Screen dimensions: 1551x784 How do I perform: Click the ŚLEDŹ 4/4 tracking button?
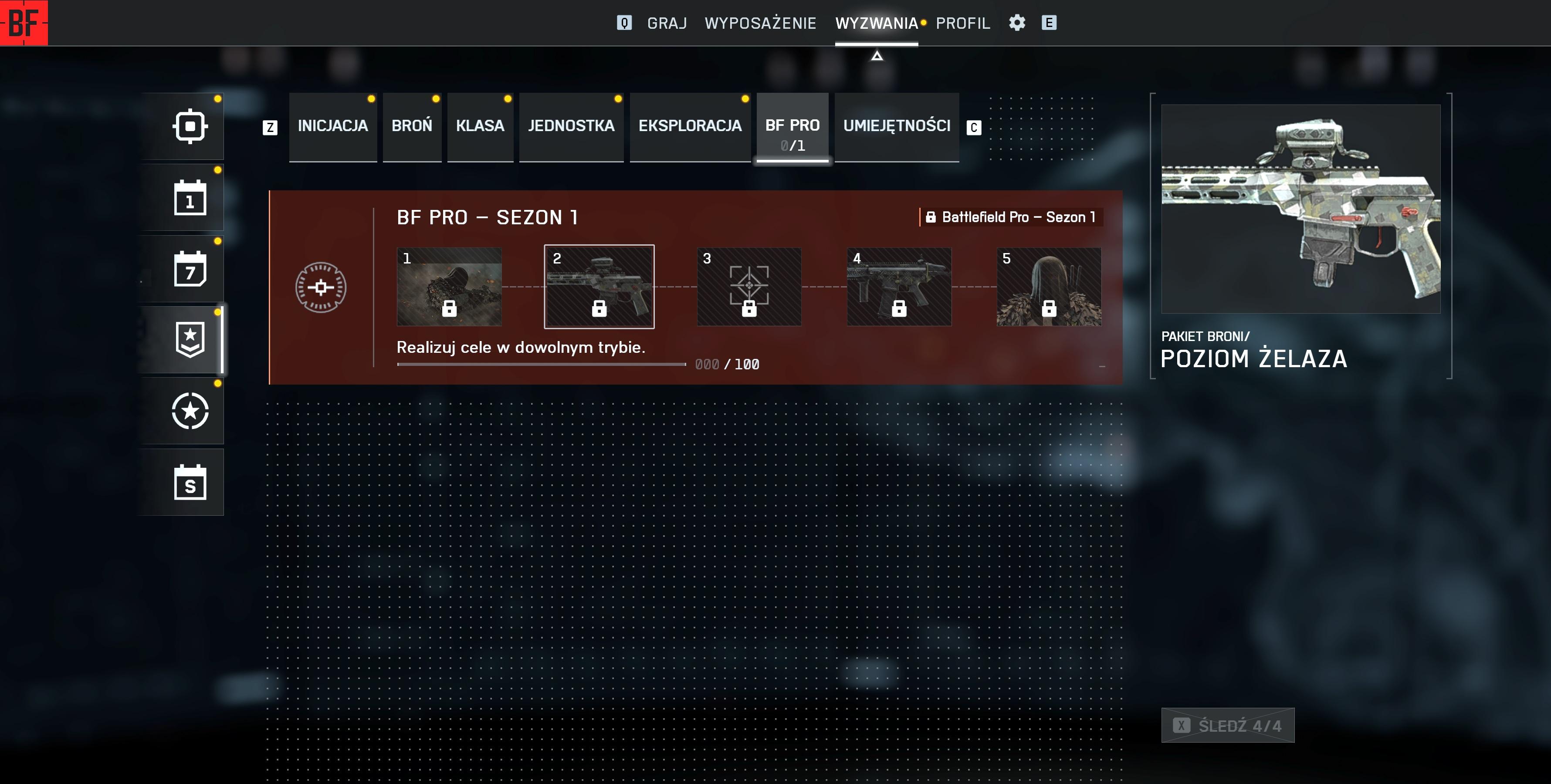pos(1227,725)
